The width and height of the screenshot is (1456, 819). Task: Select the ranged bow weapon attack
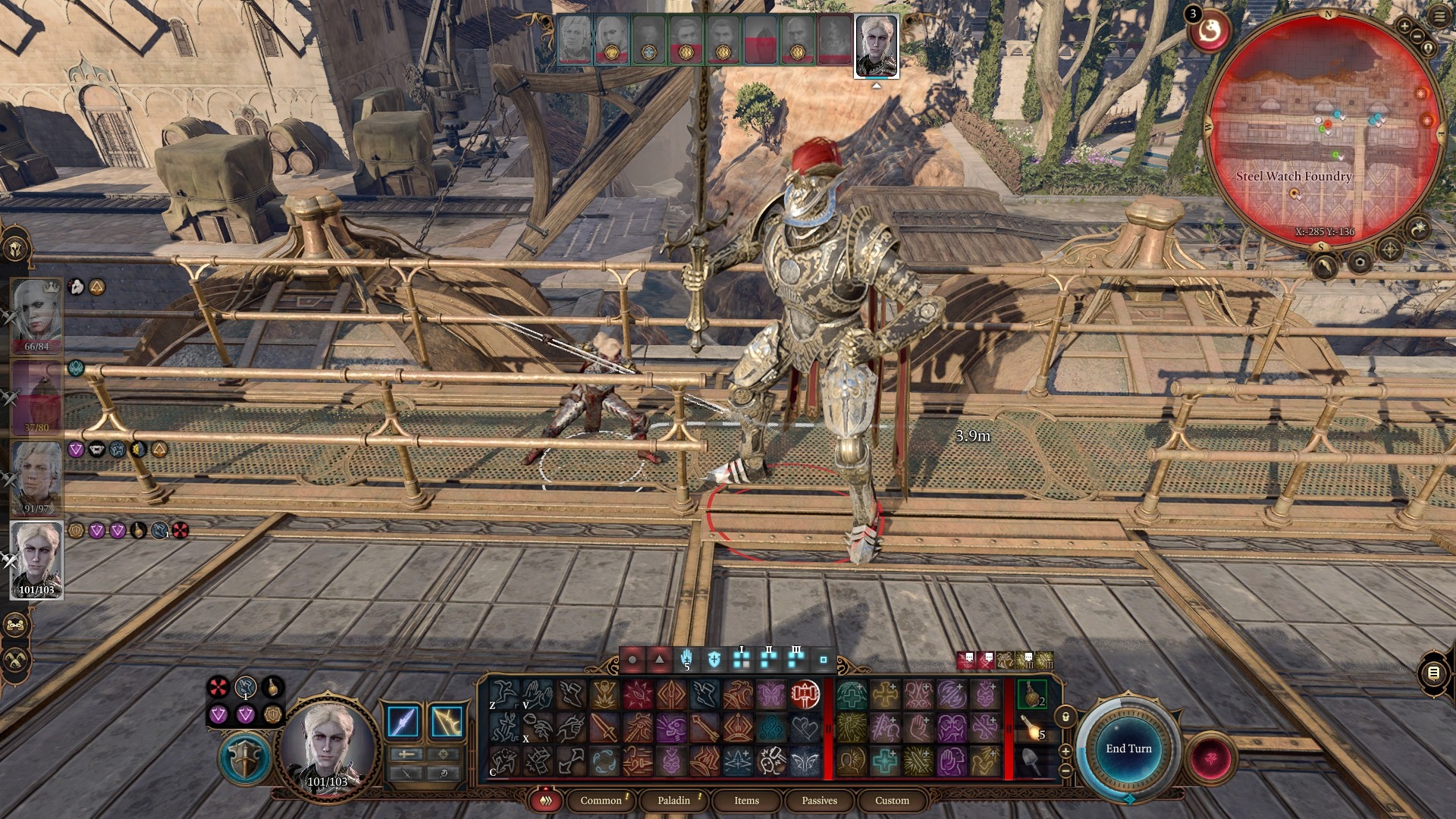[447, 721]
